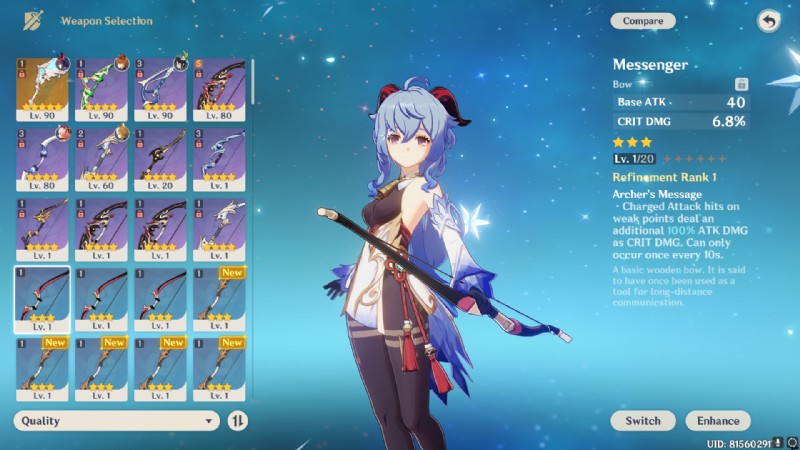Open the Compare weapons view
This screenshot has width=800, height=450.
tap(643, 21)
